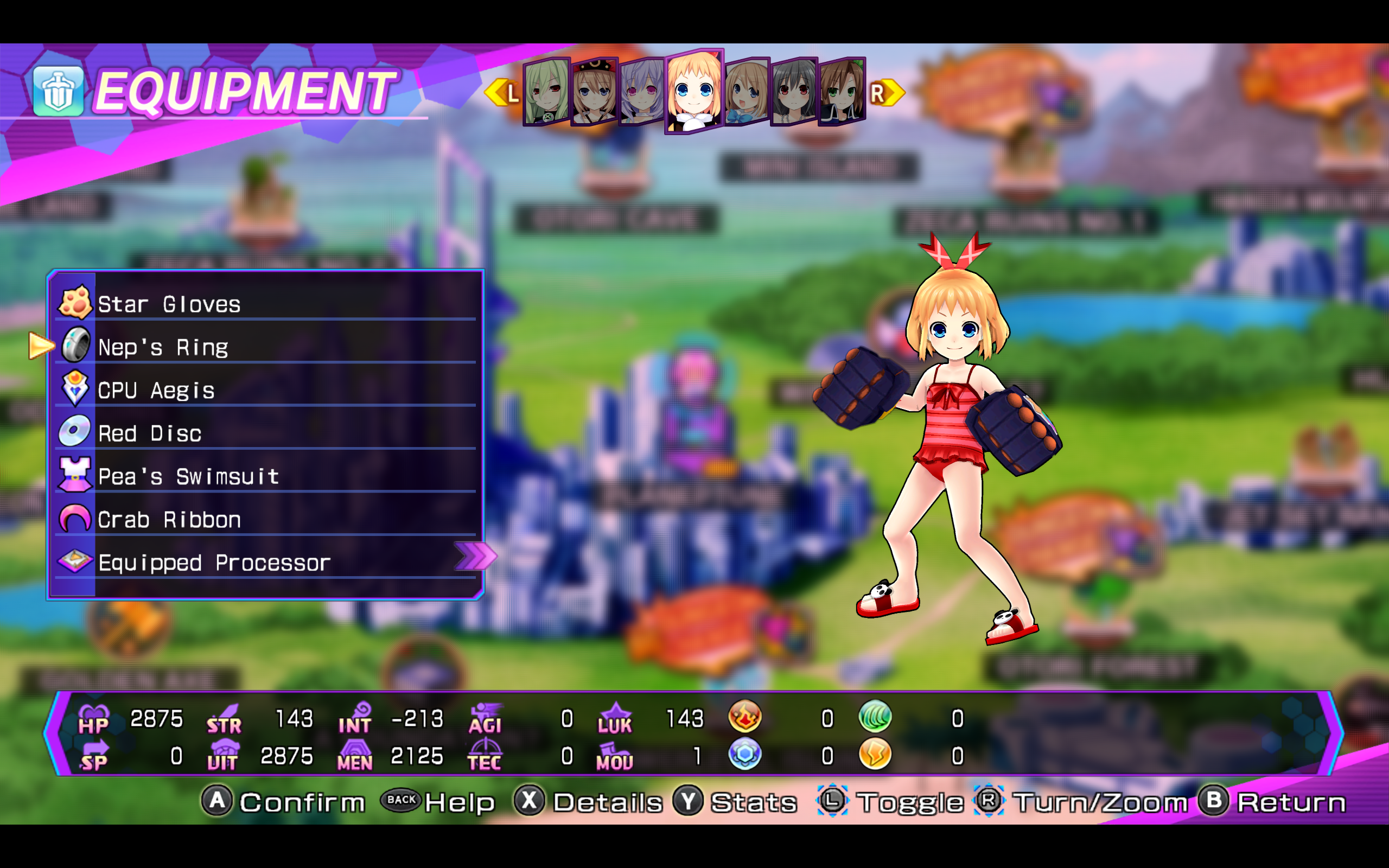Switch to the black-haired, red-eyed portrait

tap(794, 92)
